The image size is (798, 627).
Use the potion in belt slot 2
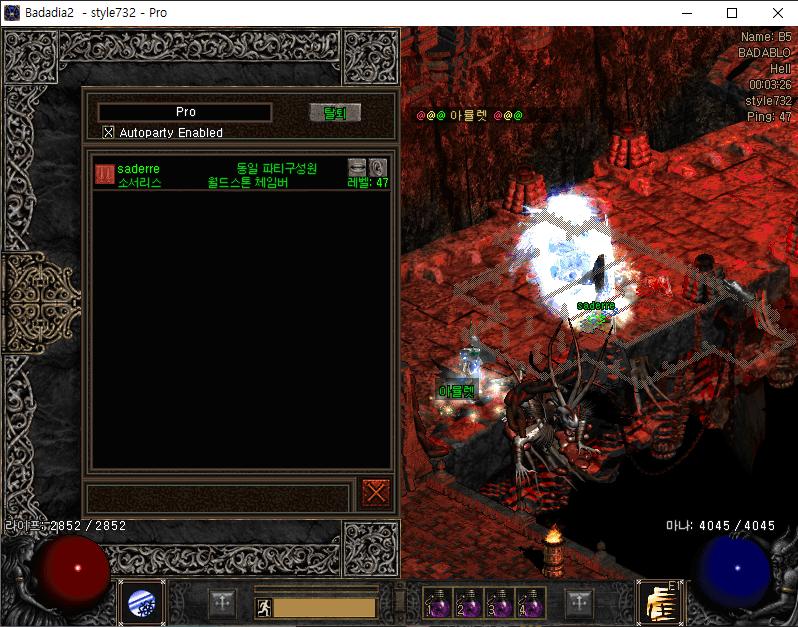467,602
